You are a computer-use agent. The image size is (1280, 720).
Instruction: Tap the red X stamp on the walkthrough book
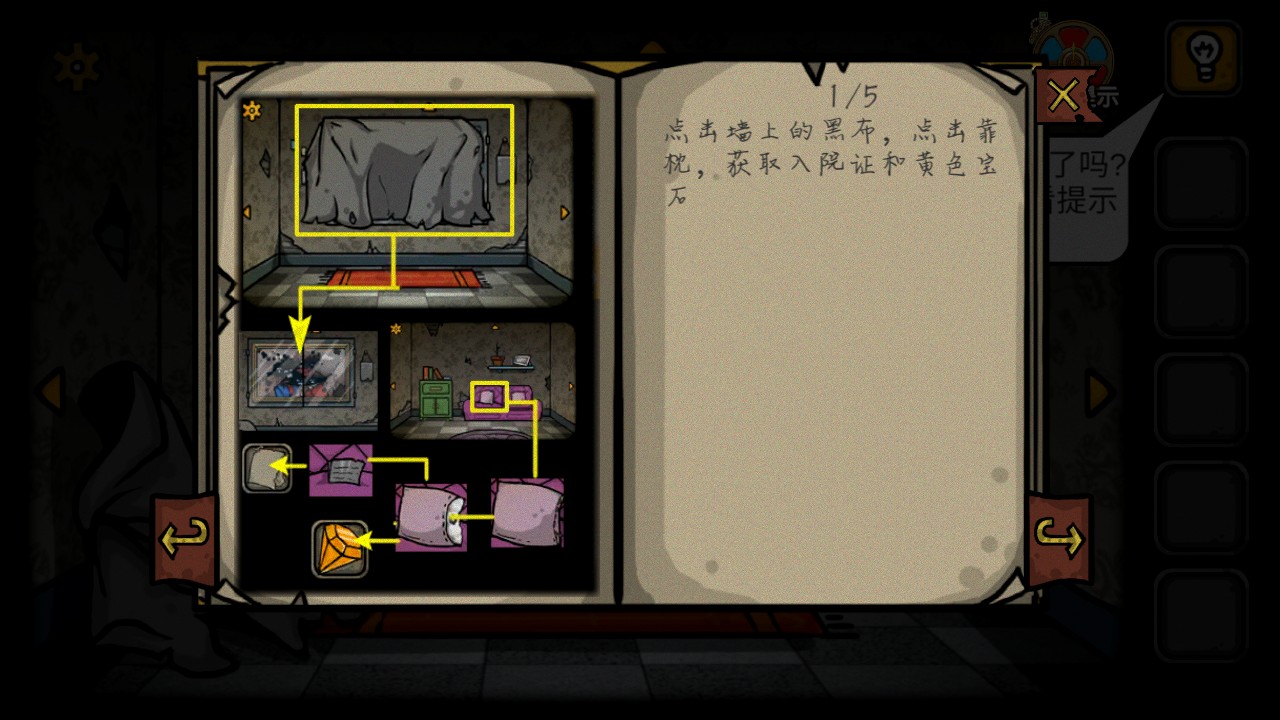point(1063,95)
